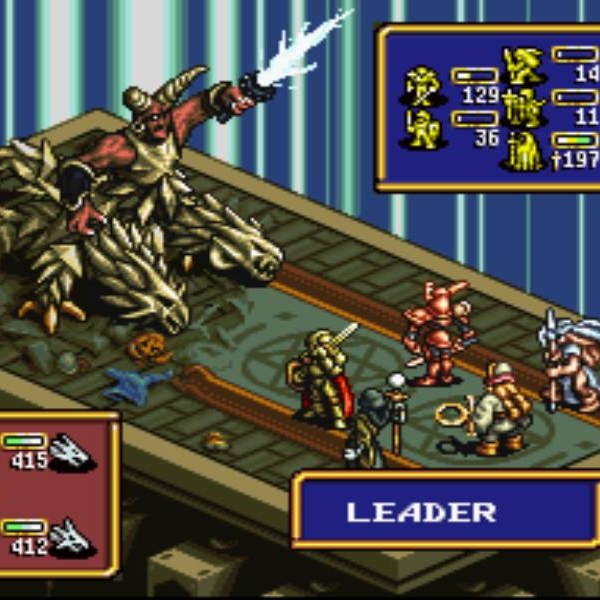
Task: Choose the shield-bearing unit icon with 36 HP
Action: pyautogui.click(x=421, y=129)
